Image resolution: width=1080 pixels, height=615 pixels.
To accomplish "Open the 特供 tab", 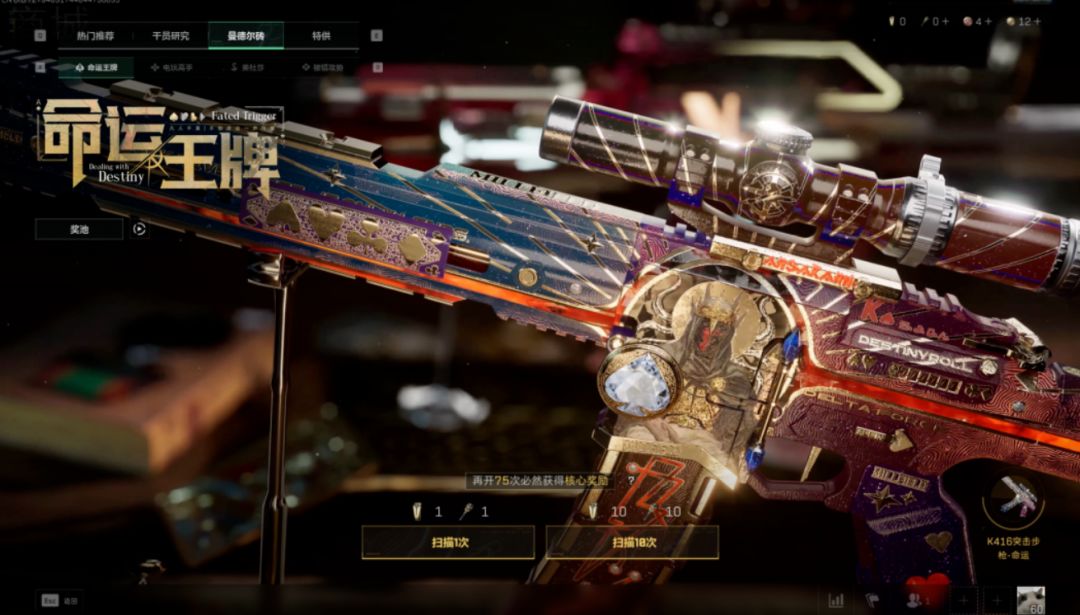I will (321, 36).
